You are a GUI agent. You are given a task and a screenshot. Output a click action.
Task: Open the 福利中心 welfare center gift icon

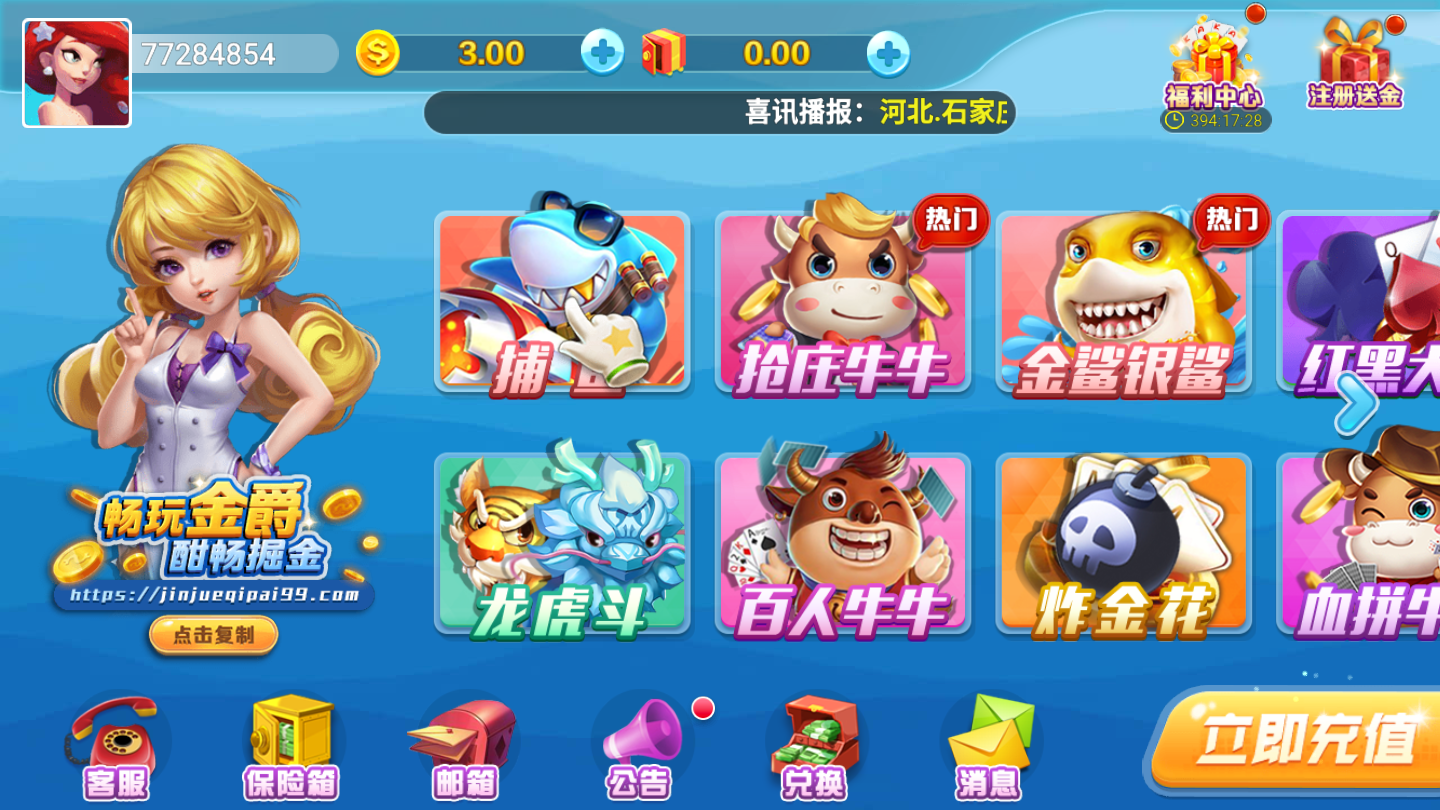coord(1215,60)
